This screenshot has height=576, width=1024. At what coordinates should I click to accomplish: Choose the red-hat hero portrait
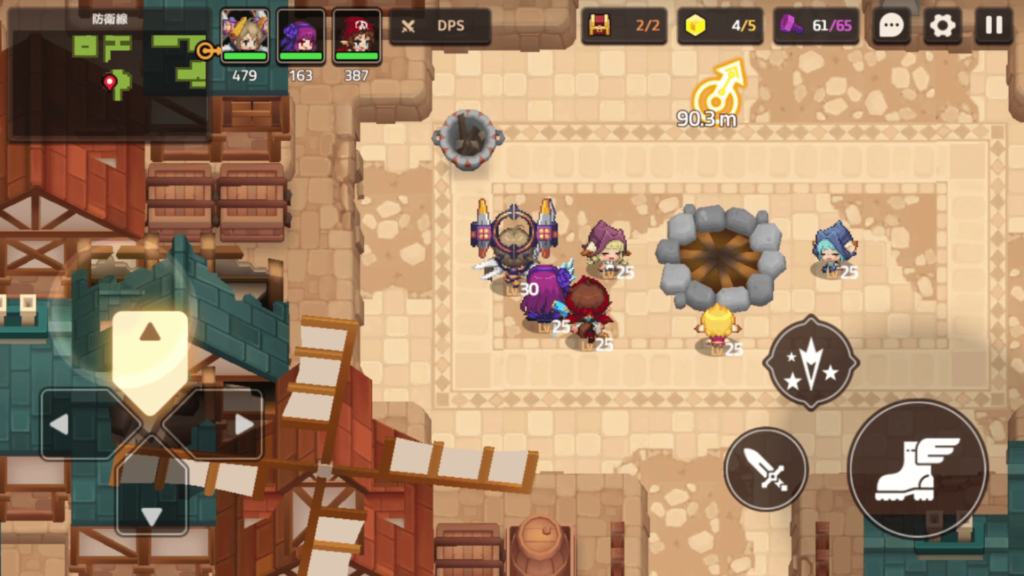coord(357,37)
